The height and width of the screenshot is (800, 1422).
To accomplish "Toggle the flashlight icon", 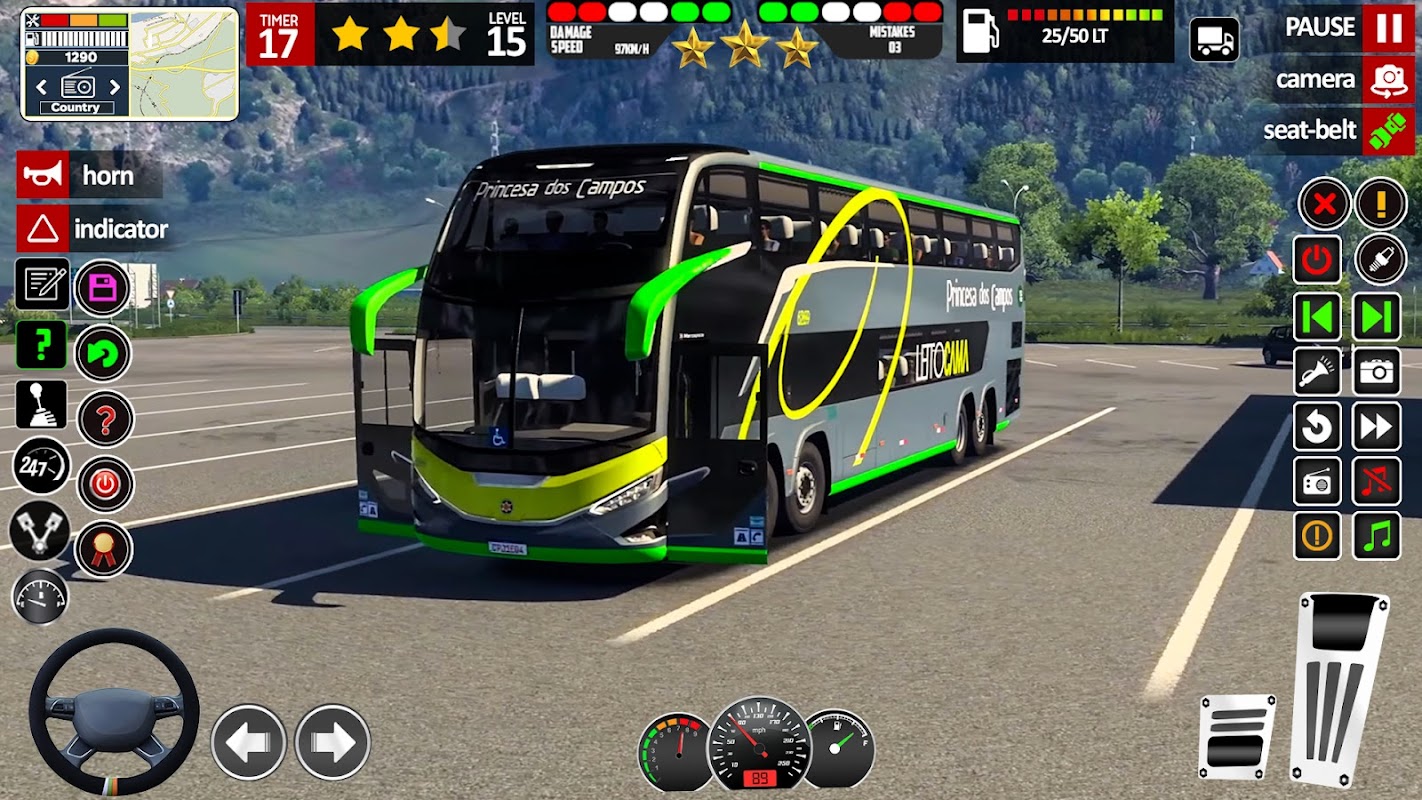I will [x=1318, y=372].
